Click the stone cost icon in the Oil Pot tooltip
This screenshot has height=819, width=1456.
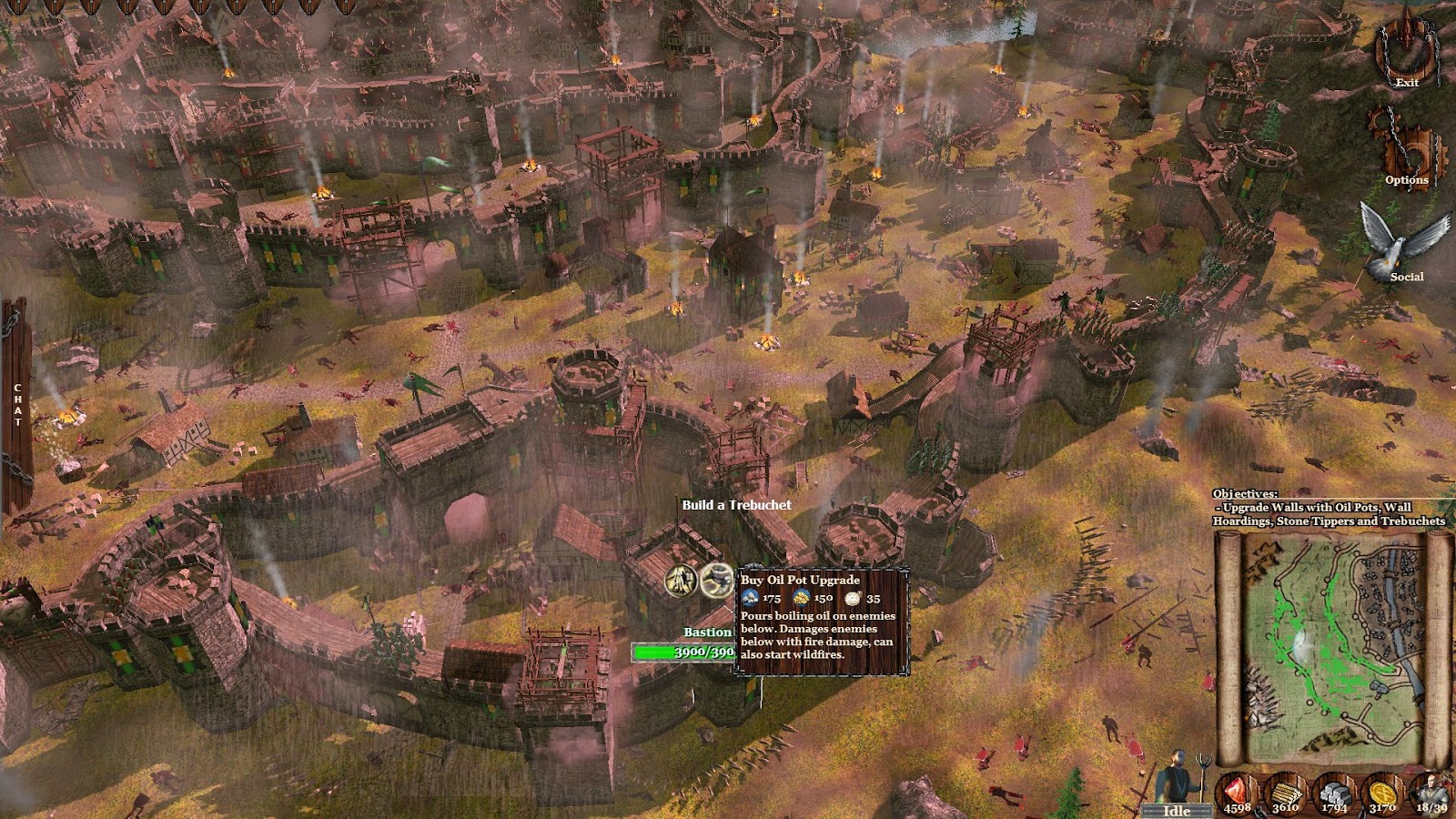[750, 599]
